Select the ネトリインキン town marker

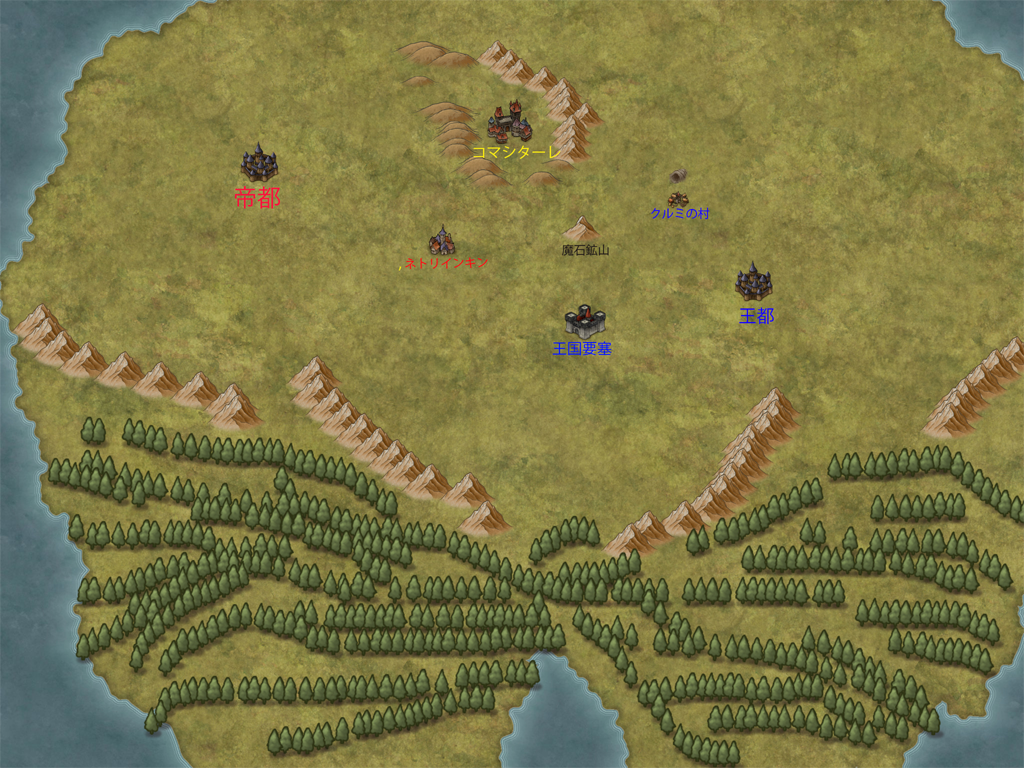pyautogui.click(x=442, y=241)
